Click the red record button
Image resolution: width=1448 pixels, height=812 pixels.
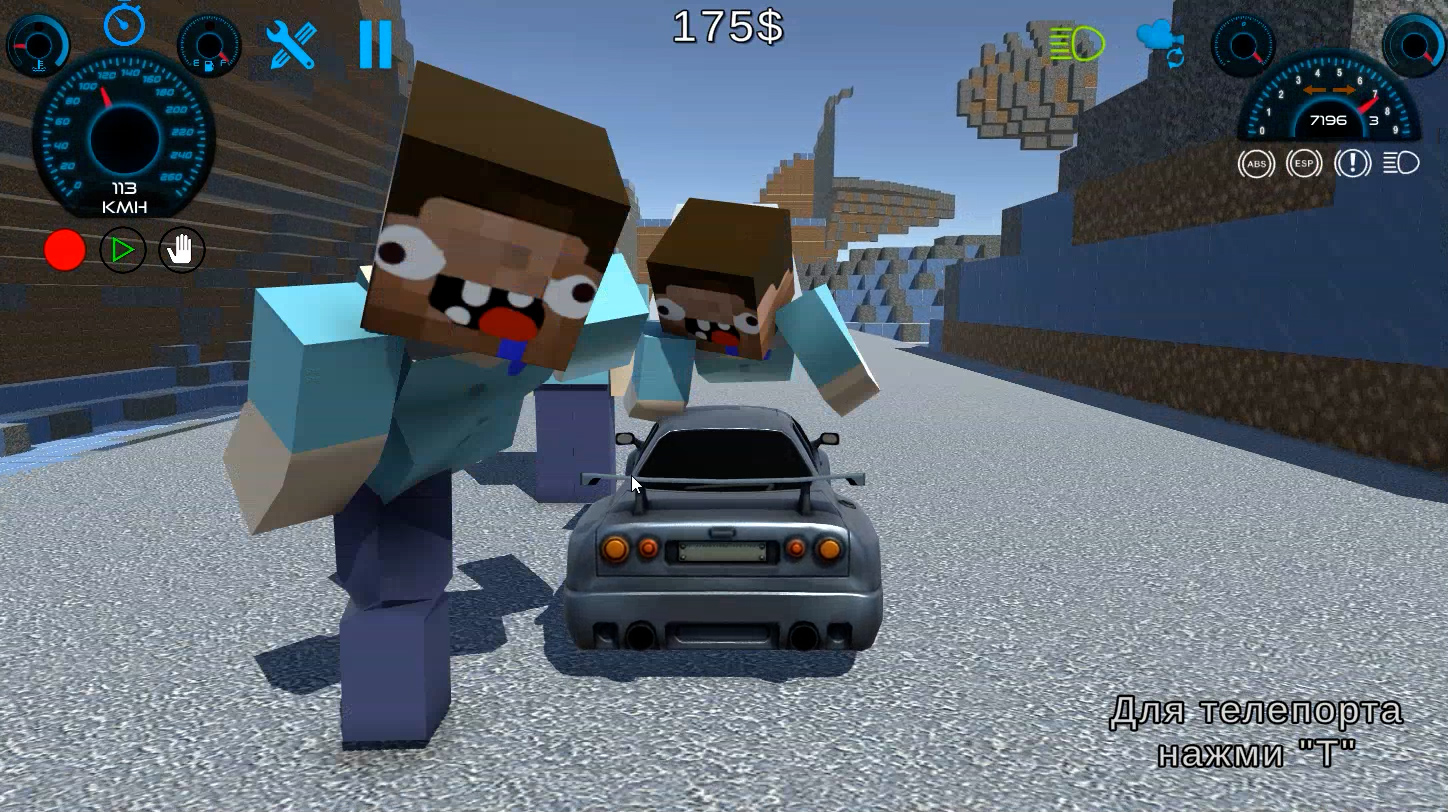65,250
